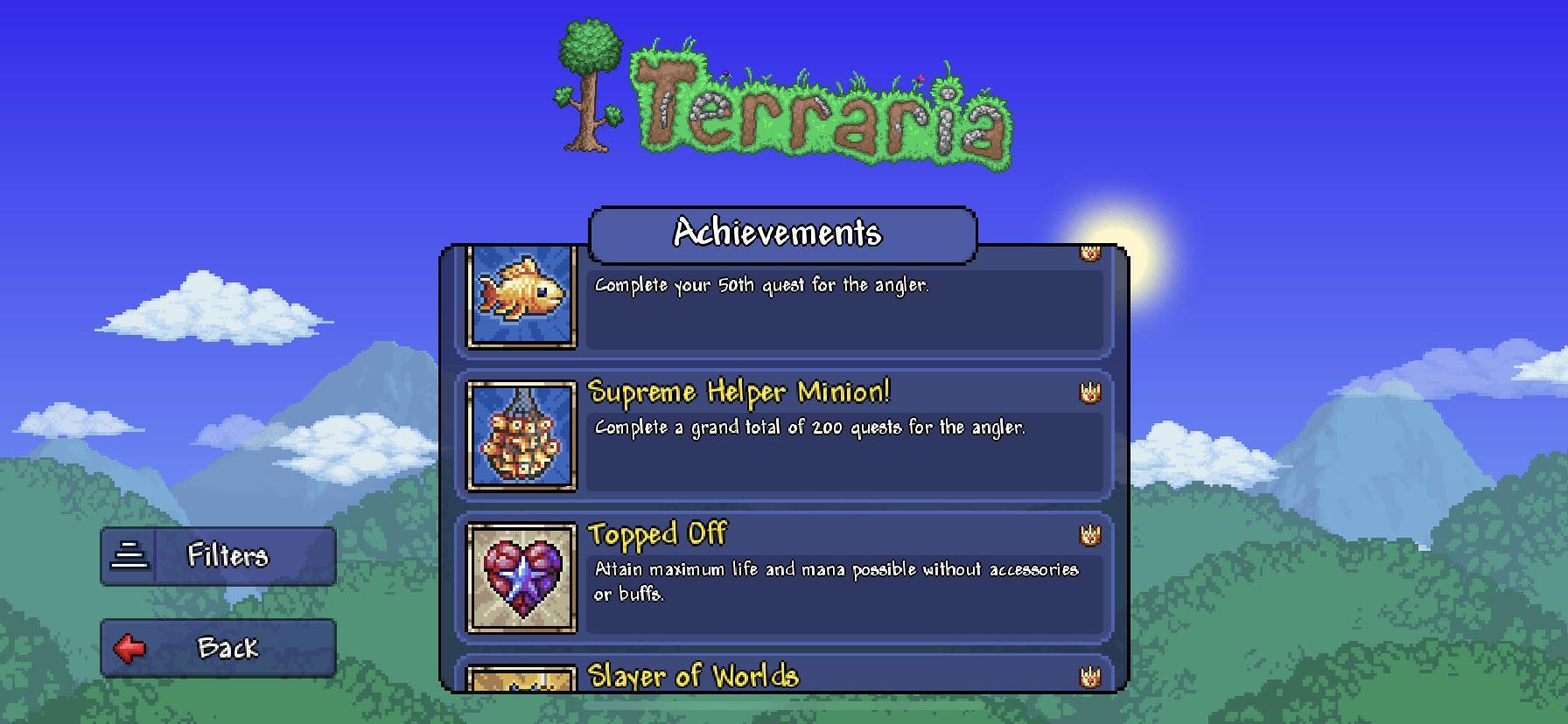
Task: Click the crown icon on the Slayer of Worlds row
Action: click(x=1089, y=676)
